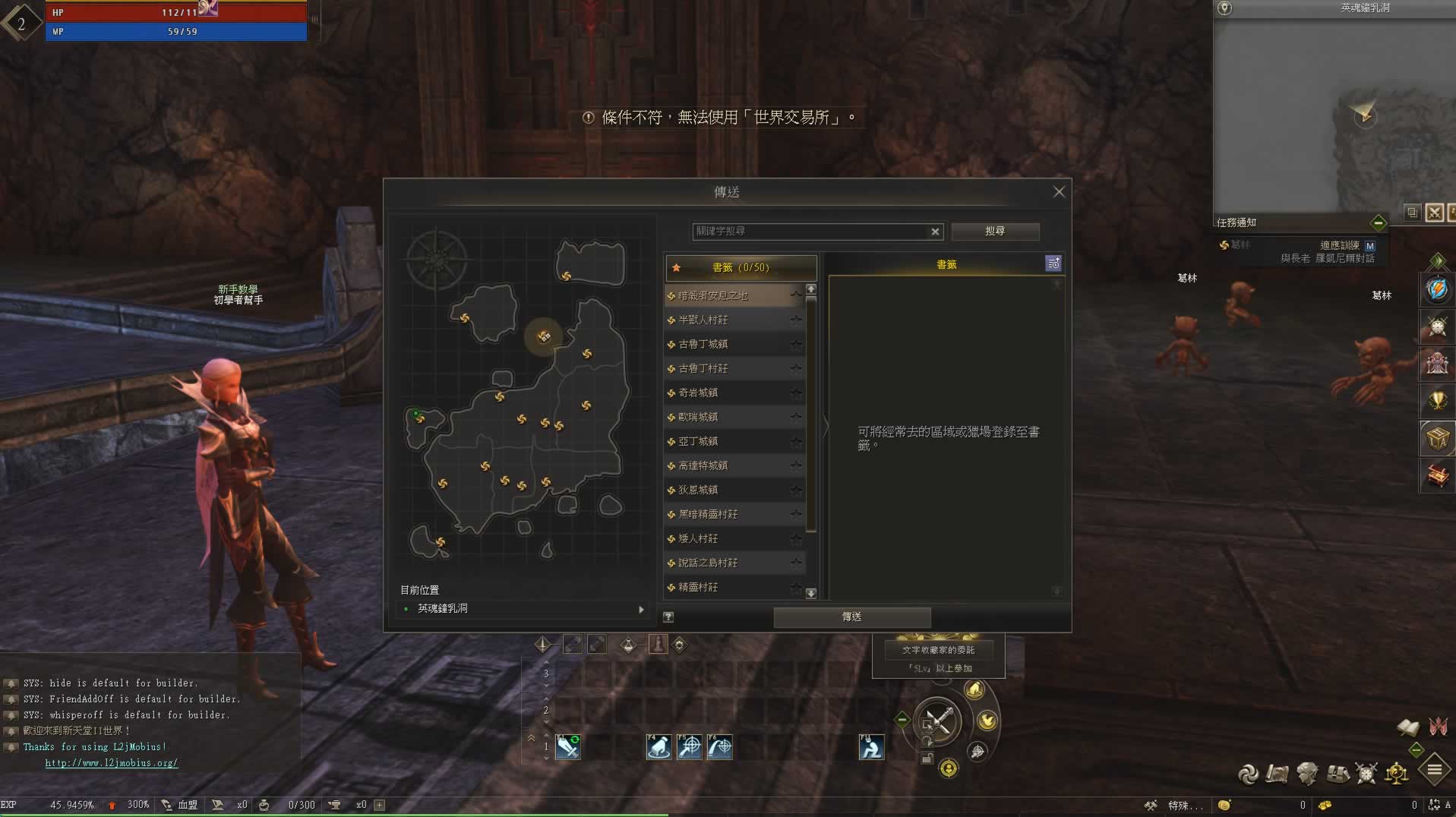Click the 搜尋 search button

pos(995,231)
